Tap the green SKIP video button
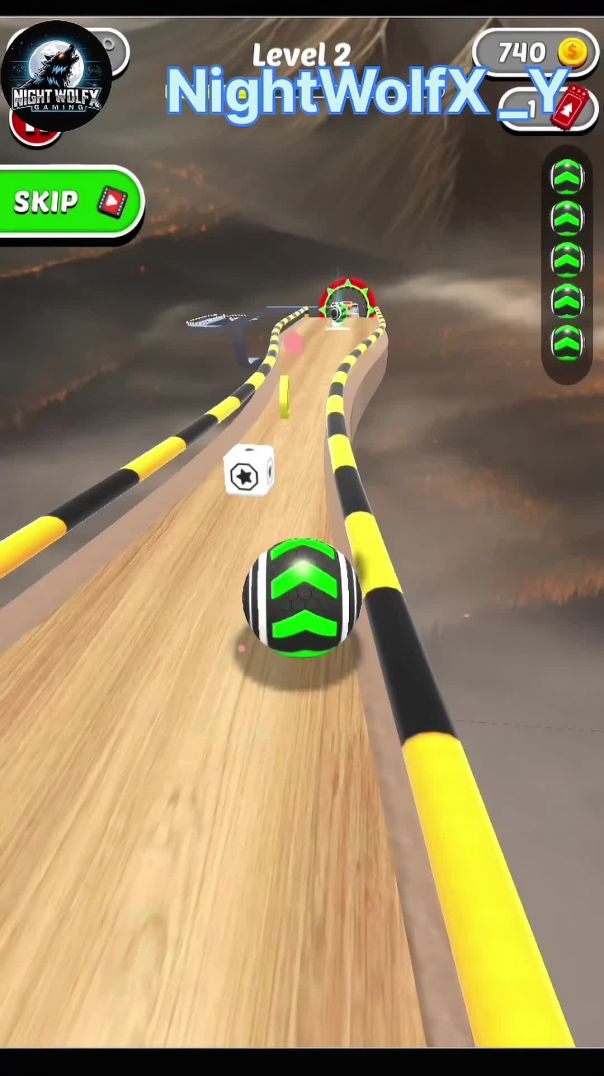This screenshot has height=1076, width=604. pos(70,202)
